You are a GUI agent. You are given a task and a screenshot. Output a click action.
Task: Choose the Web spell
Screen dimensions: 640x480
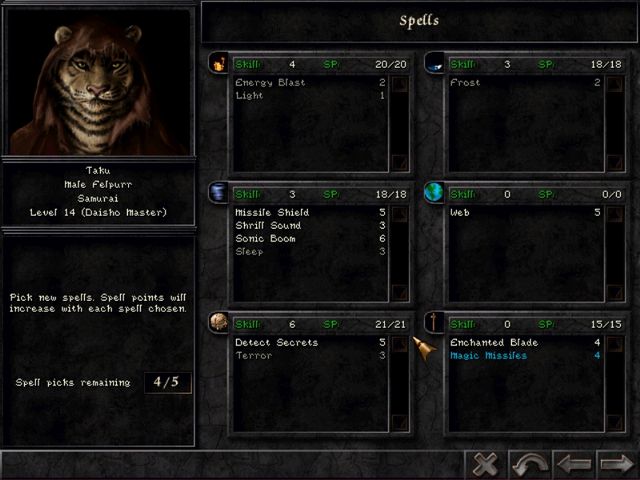(460, 213)
